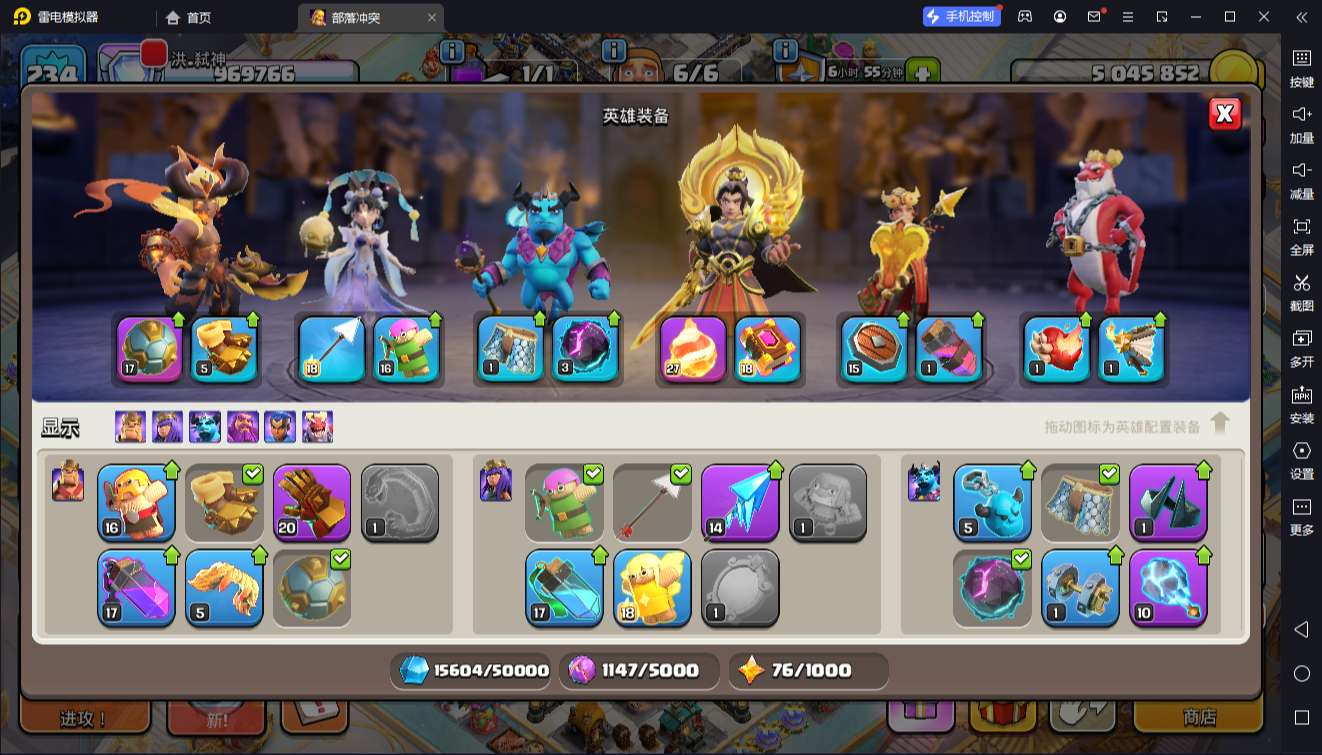Filter by Minion Prince in the 显示 row

[x=205, y=427]
